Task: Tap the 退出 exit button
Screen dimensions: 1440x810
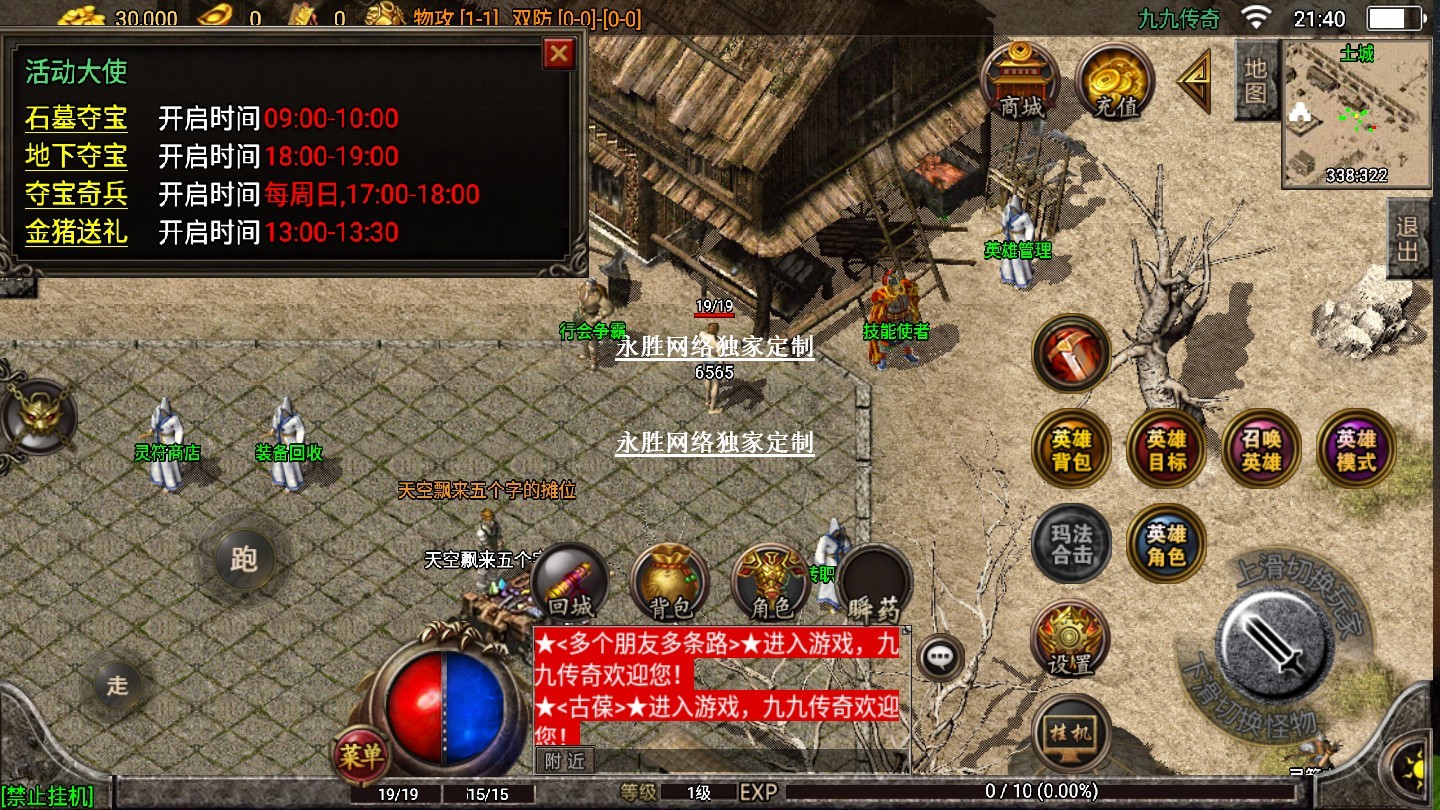Action: tap(1408, 238)
